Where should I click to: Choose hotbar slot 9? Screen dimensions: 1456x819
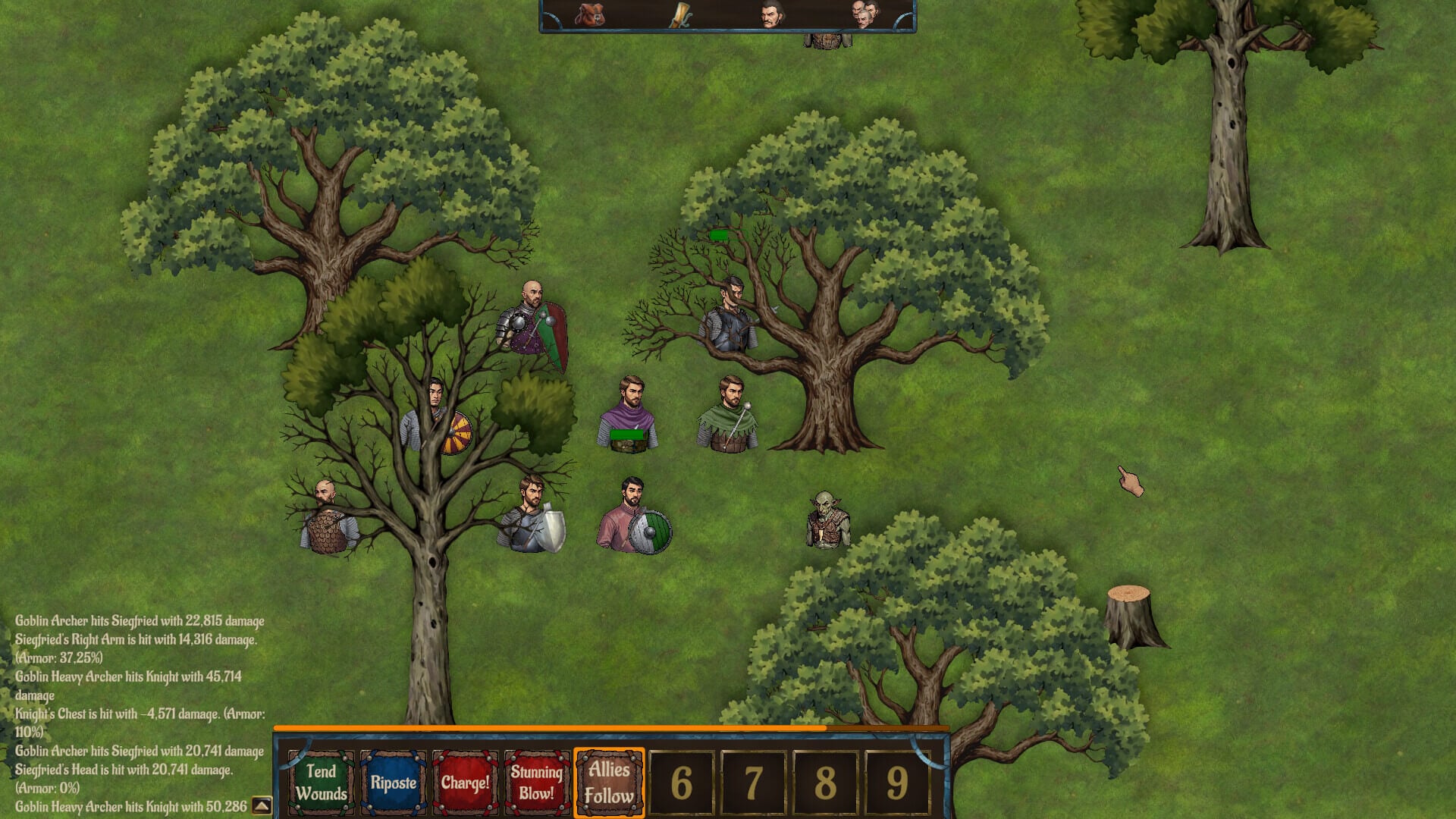(x=897, y=783)
